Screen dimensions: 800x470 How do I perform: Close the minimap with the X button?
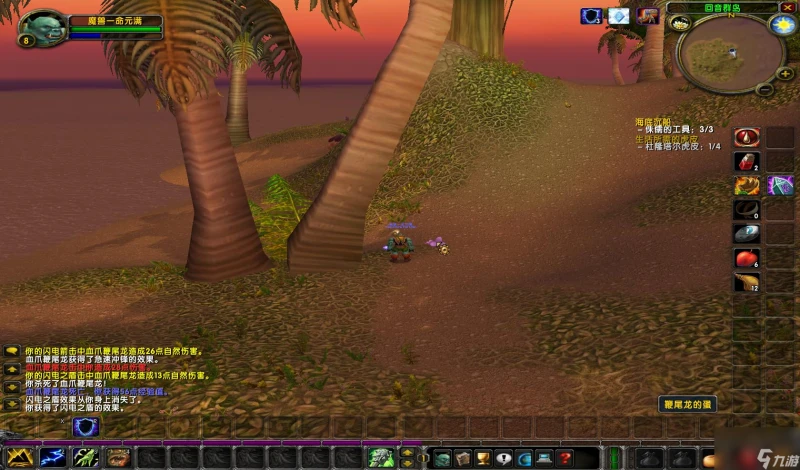click(787, 7)
